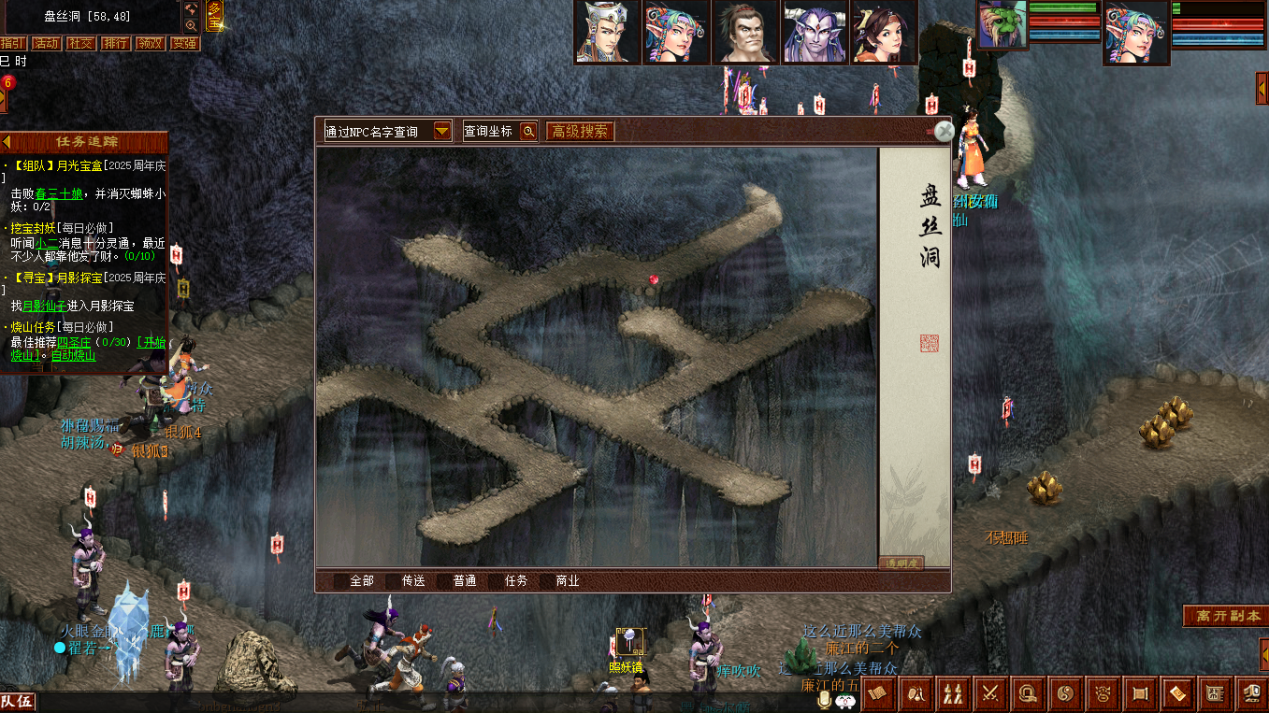
Task: Click the 查询坐标 magnifier search button
Action: click(x=528, y=131)
